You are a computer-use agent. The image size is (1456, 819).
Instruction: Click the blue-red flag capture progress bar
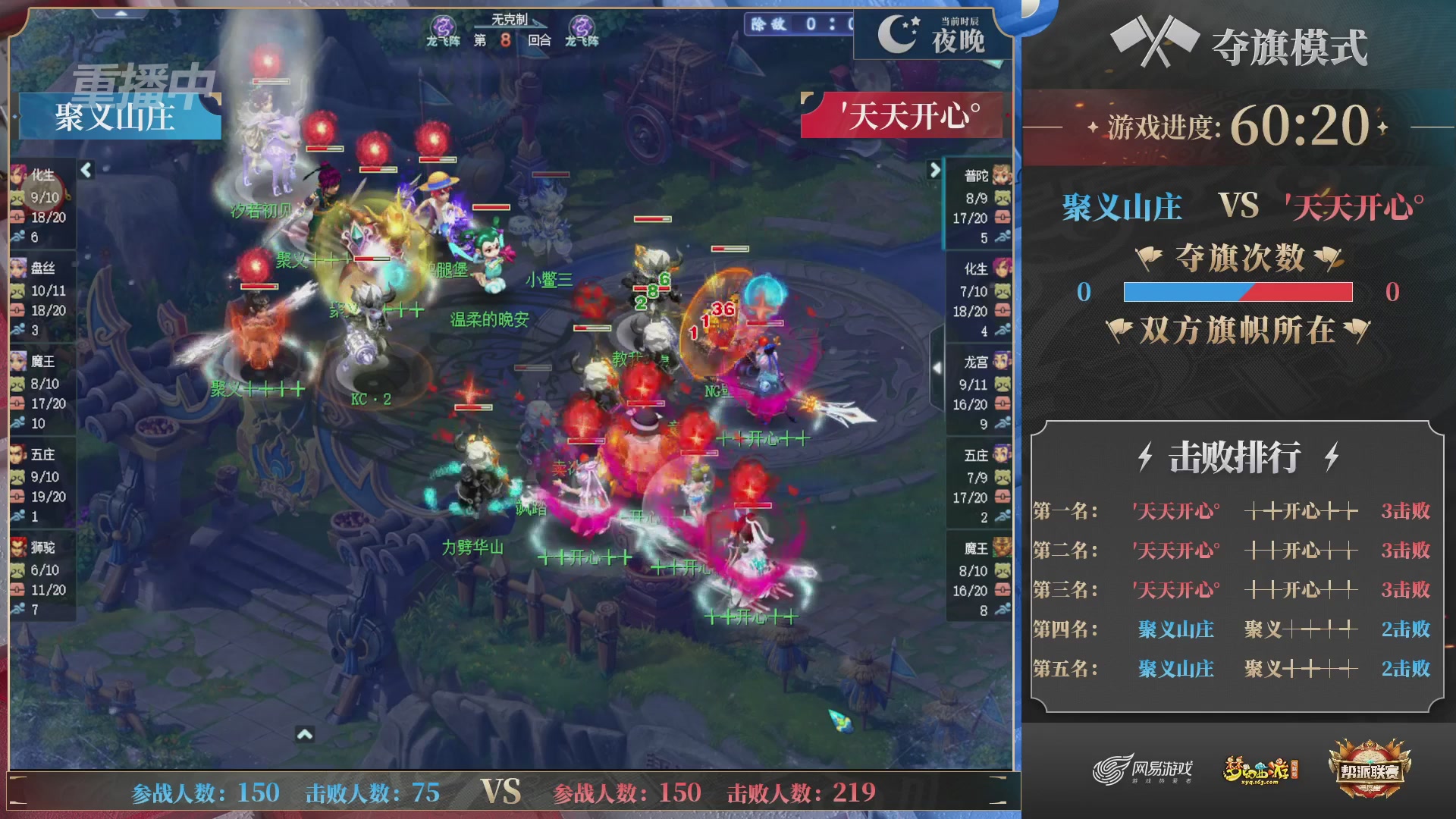[1238, 291]
